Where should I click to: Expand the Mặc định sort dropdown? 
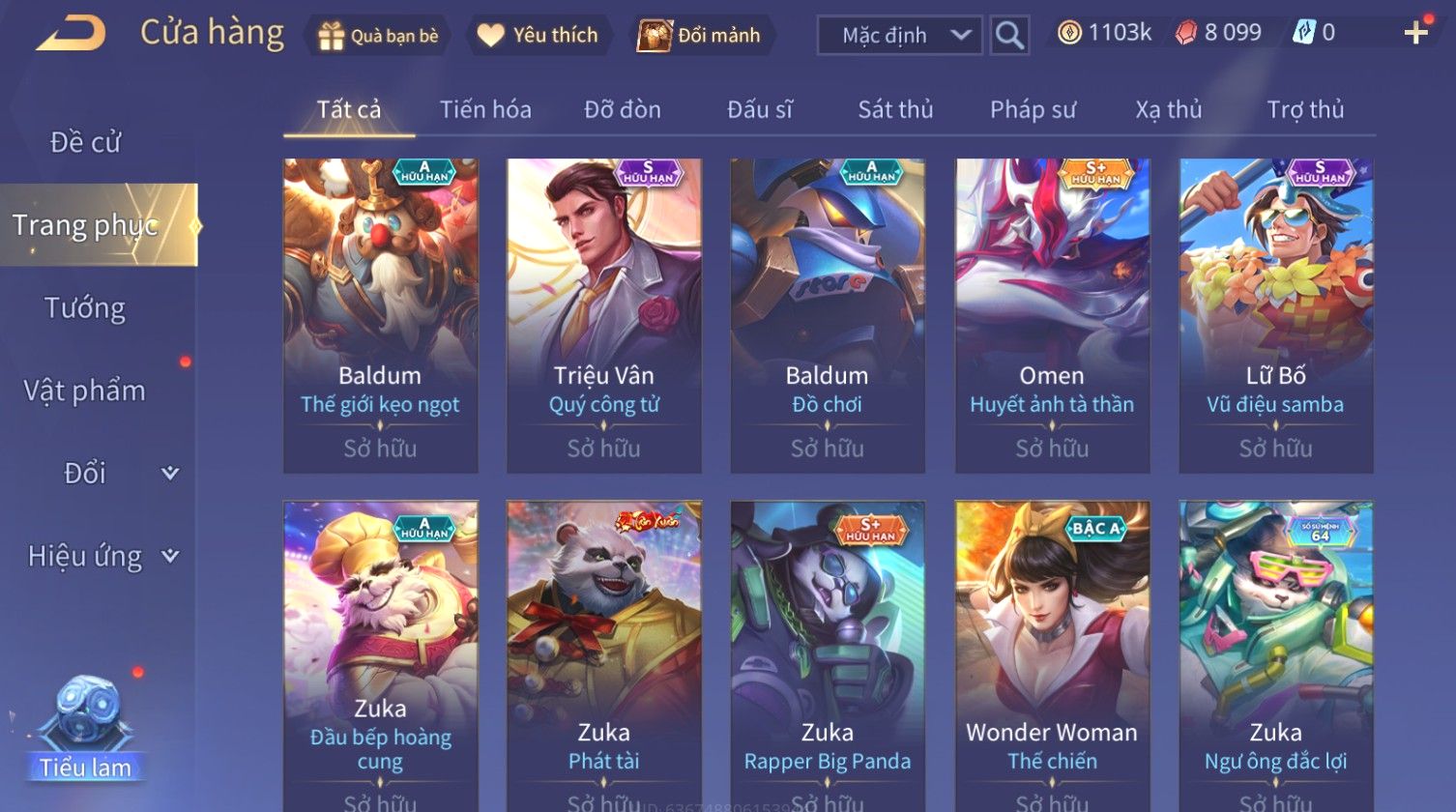click(899, 36)
